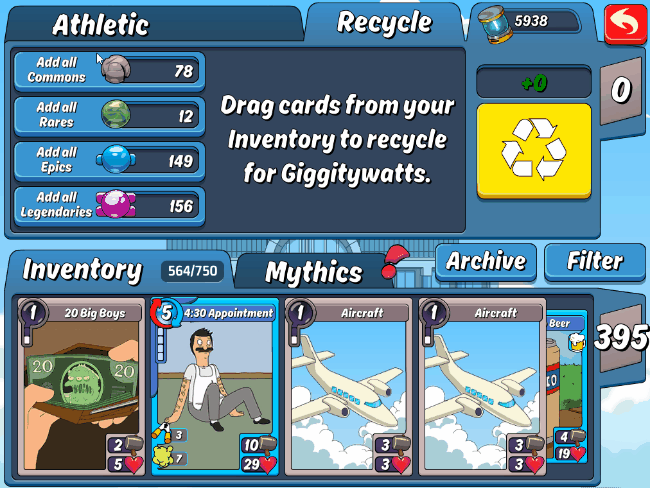Switch to the Athletic tab
The height and width of the screenshot is (488, 650).
[100, 24]
